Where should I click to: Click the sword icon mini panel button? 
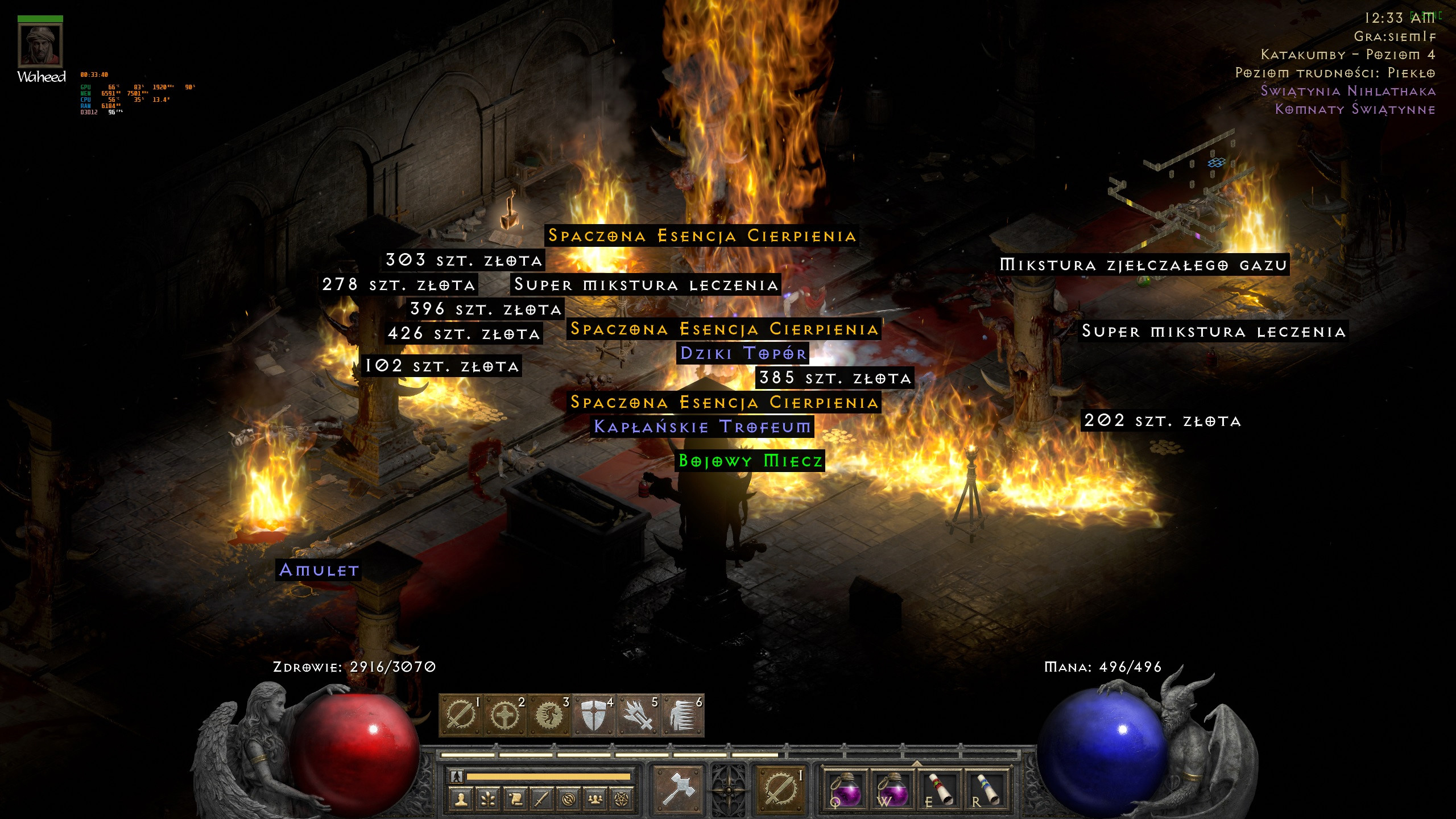(x=541, y=799)
